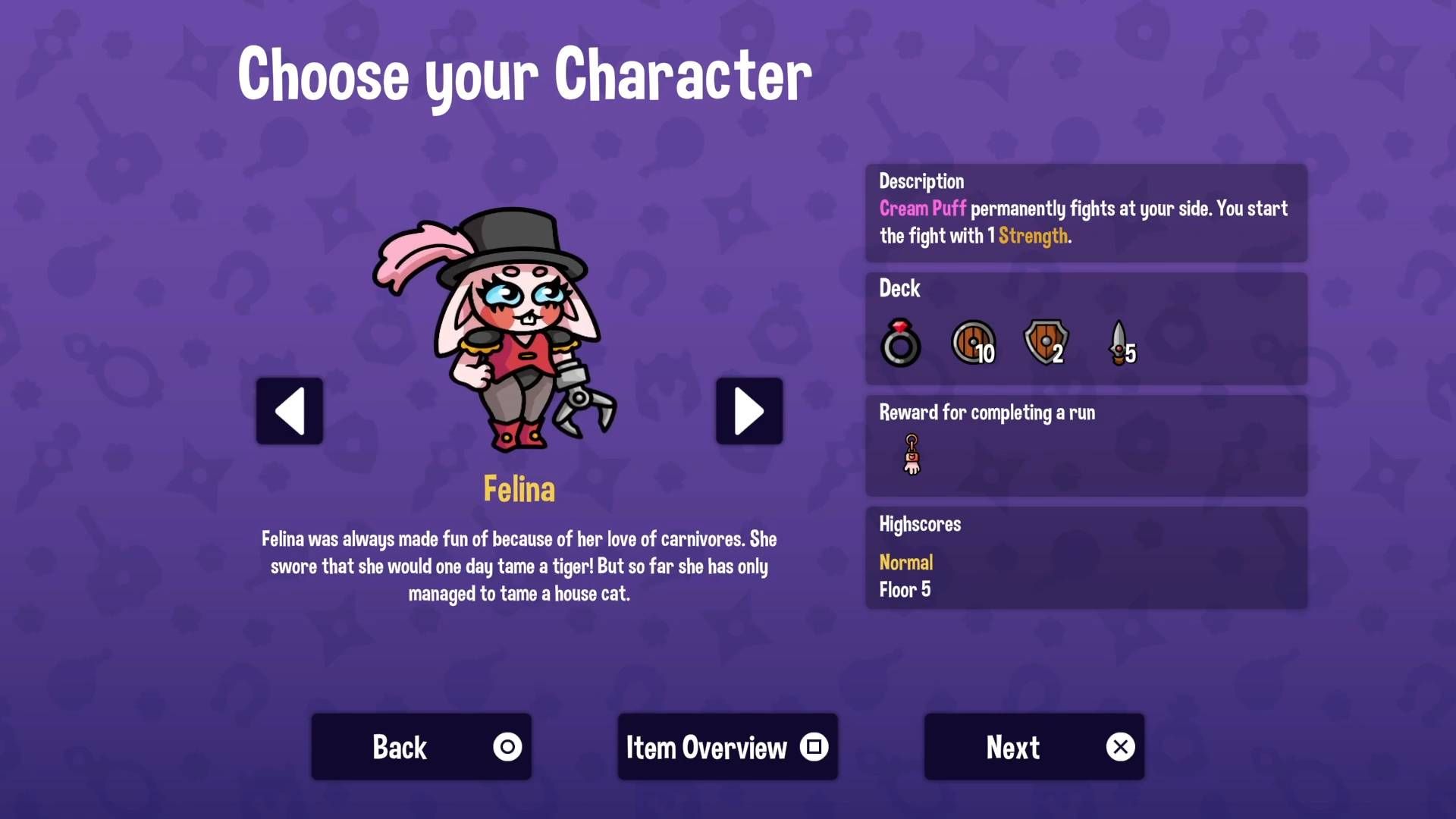Click the Strength keyword in the description

[x=1035, y=236]
